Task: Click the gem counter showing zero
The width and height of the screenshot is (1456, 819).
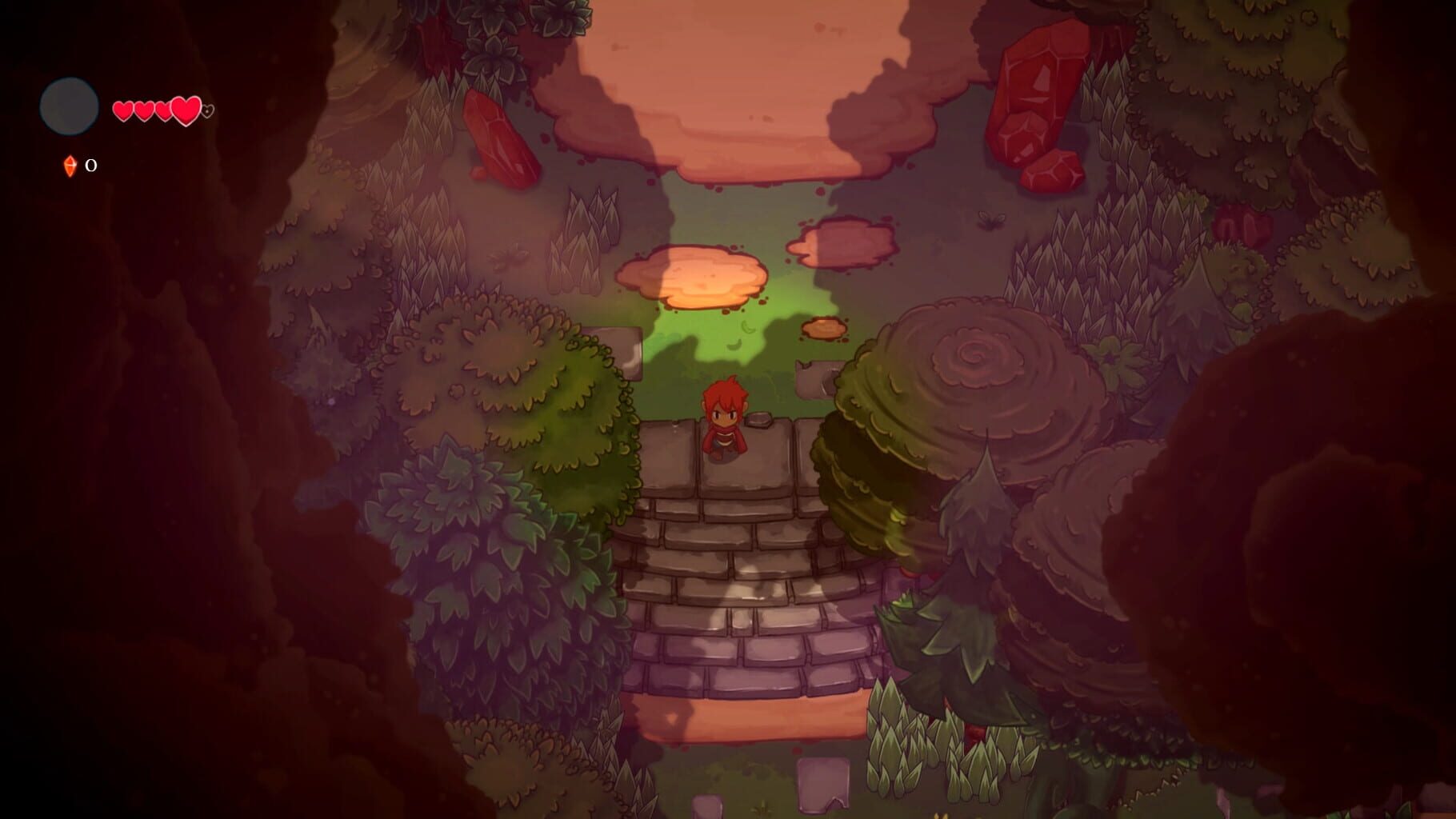Action: pos(91,166)
